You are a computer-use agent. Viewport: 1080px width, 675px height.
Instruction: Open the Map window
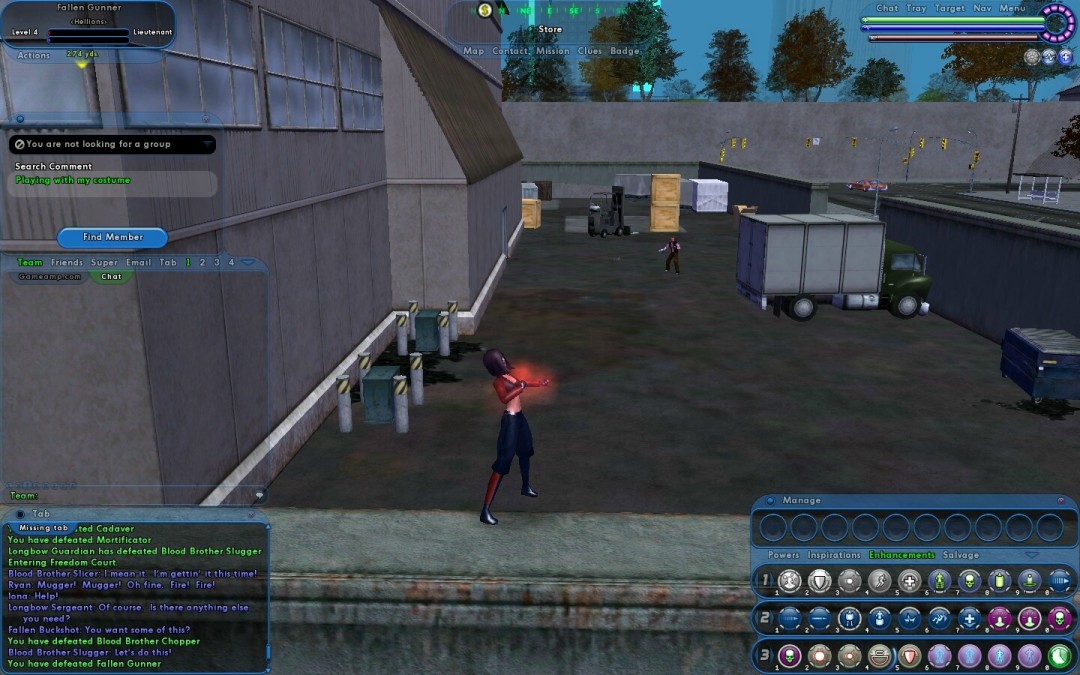pos(473,51)
